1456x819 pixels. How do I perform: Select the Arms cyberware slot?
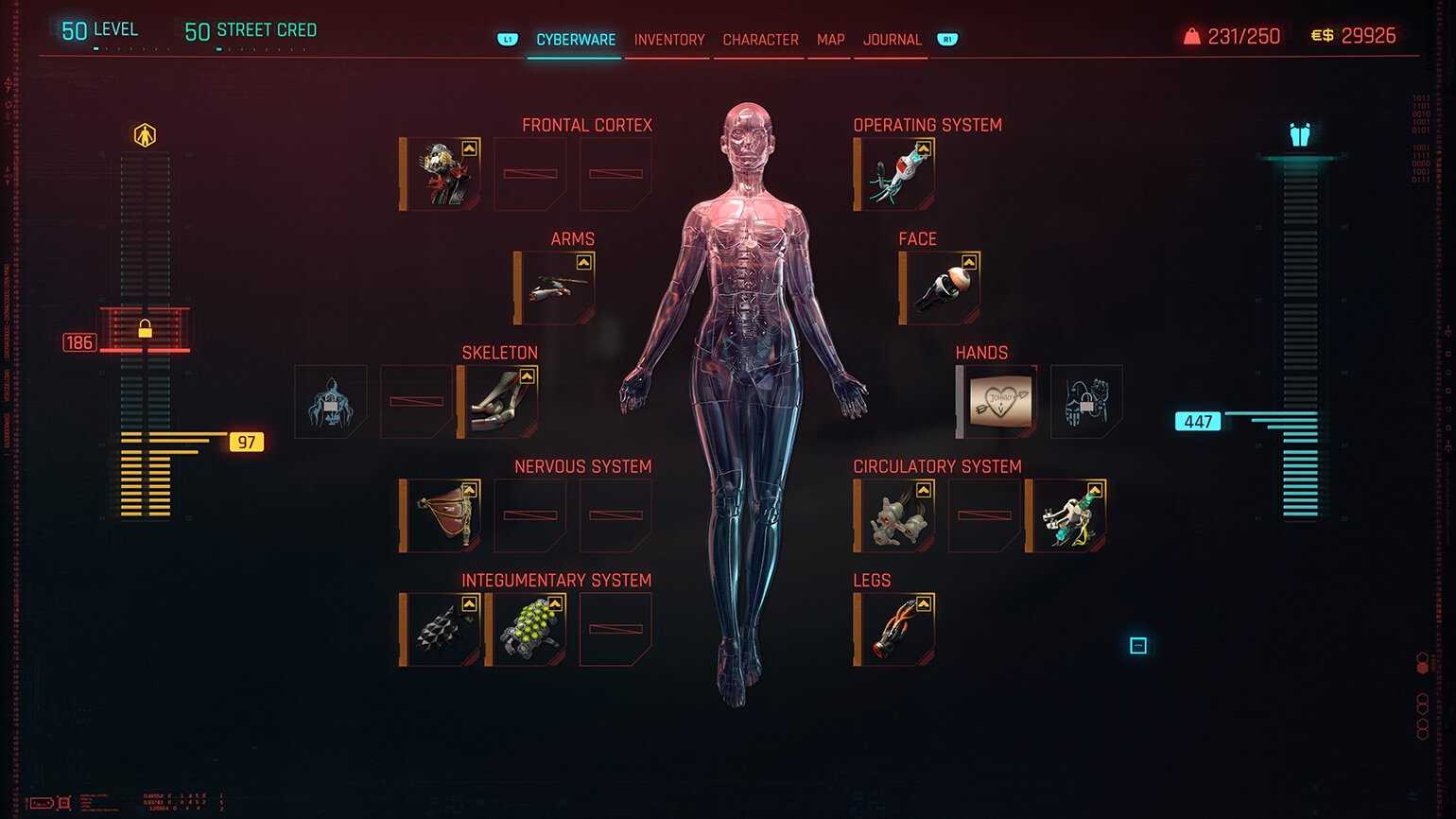point(555,288)
